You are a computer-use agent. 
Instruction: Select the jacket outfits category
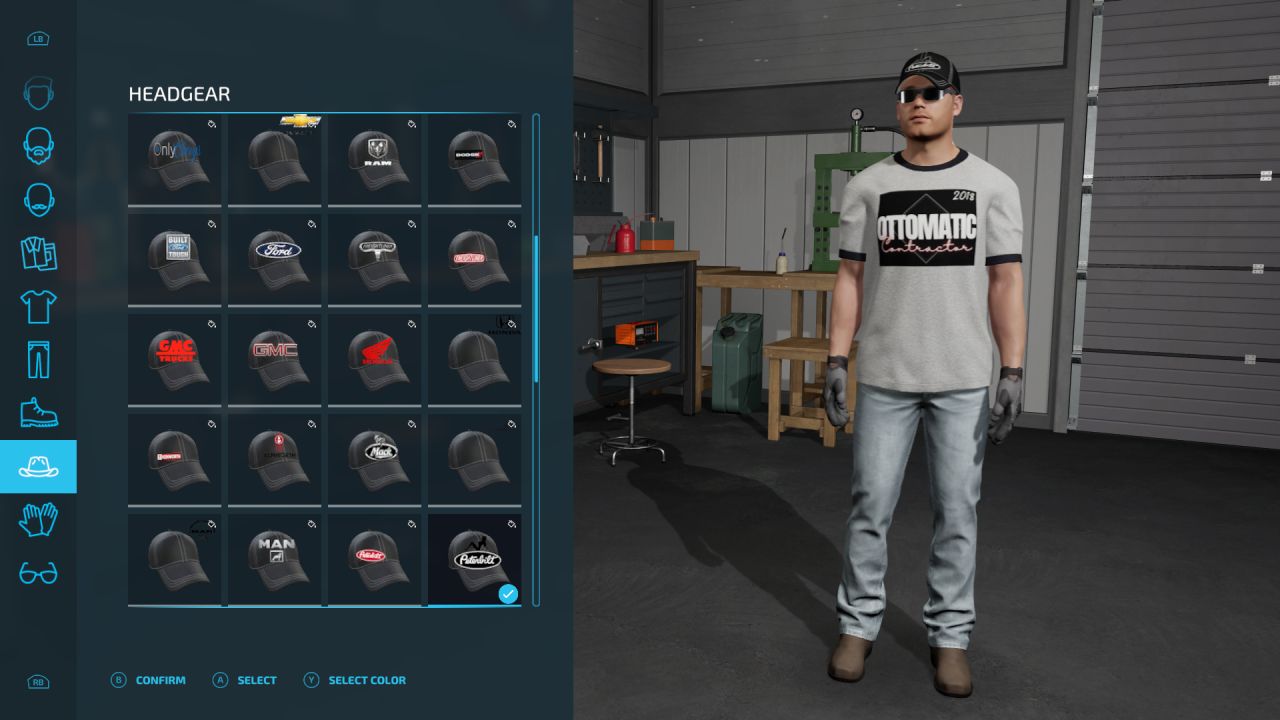[x=38, y=253]
